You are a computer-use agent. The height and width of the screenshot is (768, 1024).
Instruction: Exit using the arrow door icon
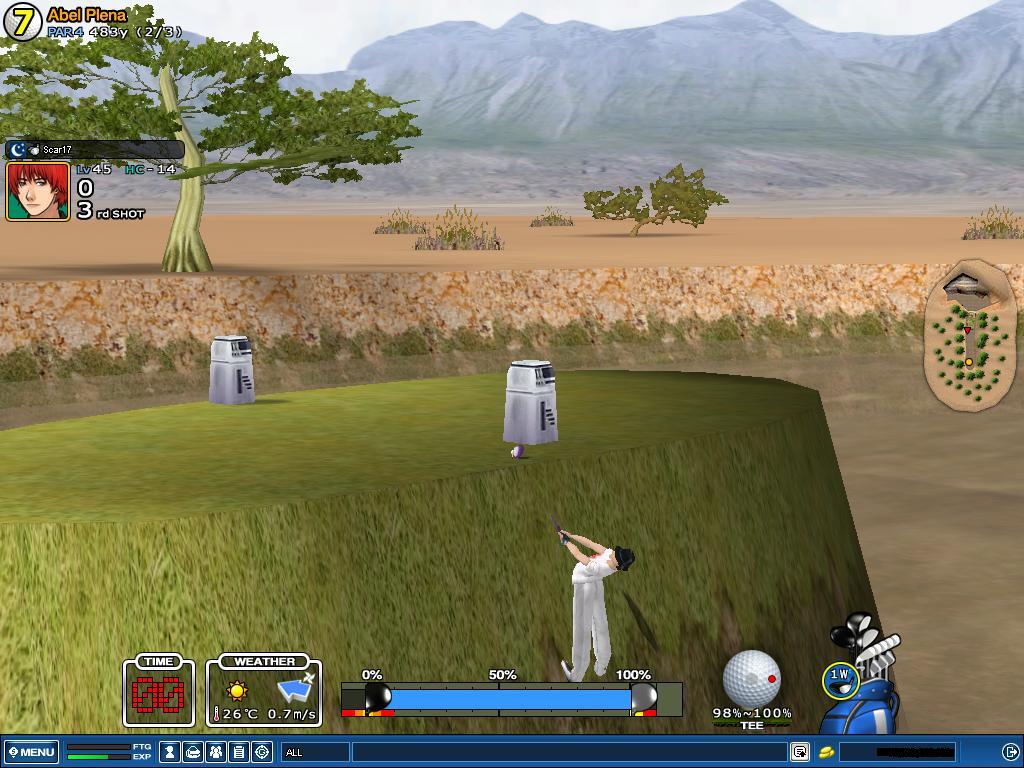[1010, 752]
